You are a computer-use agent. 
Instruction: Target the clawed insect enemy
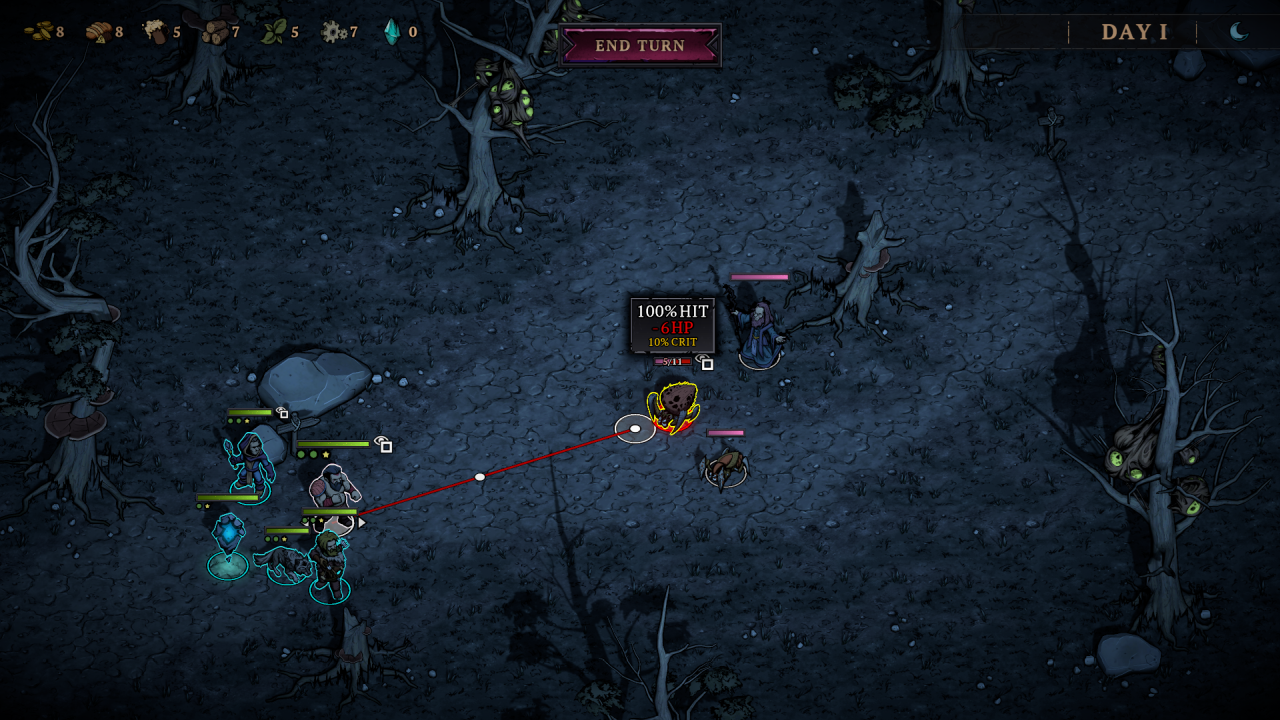click(726, 465)
